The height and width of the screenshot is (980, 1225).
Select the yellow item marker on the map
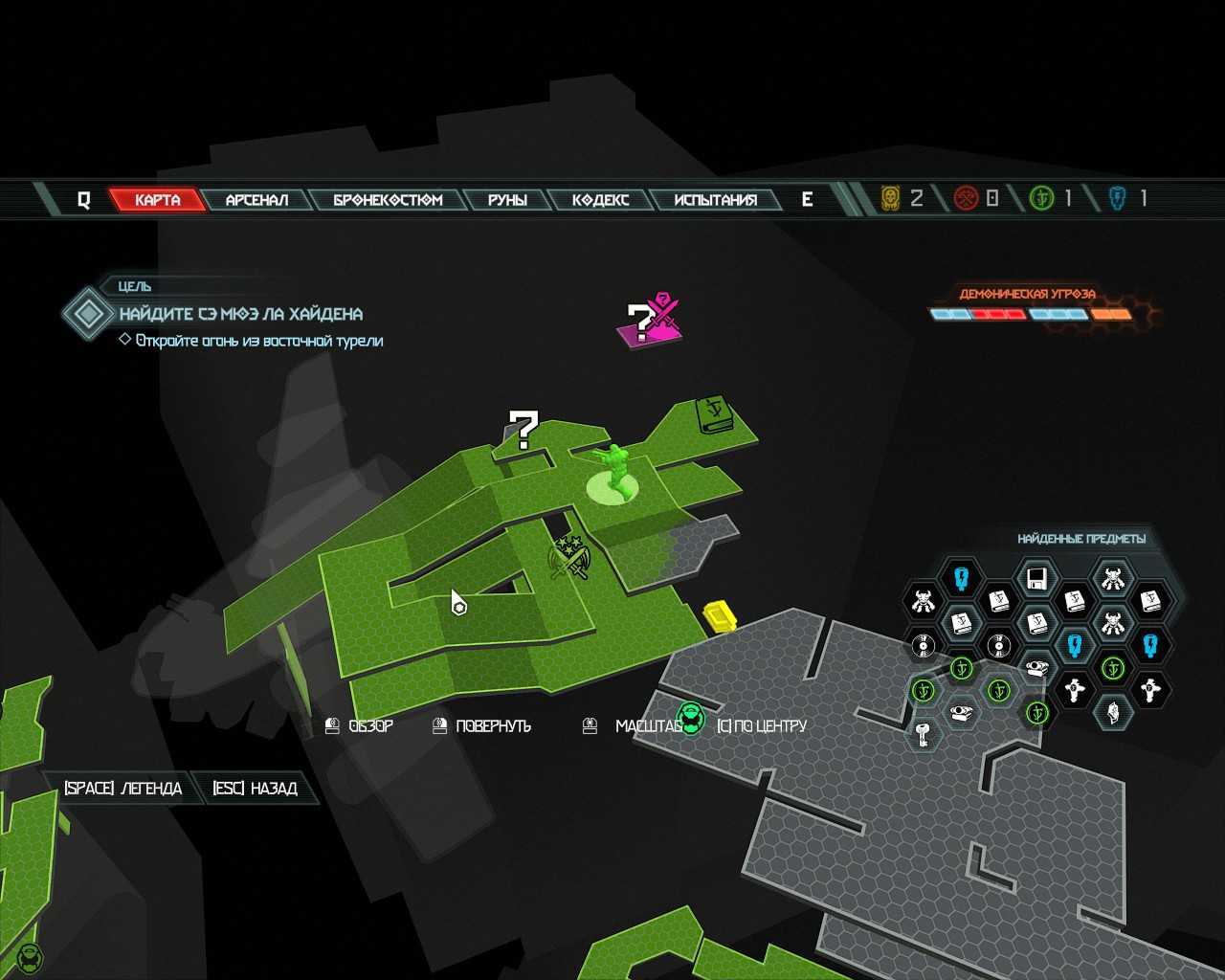[719, 615]
